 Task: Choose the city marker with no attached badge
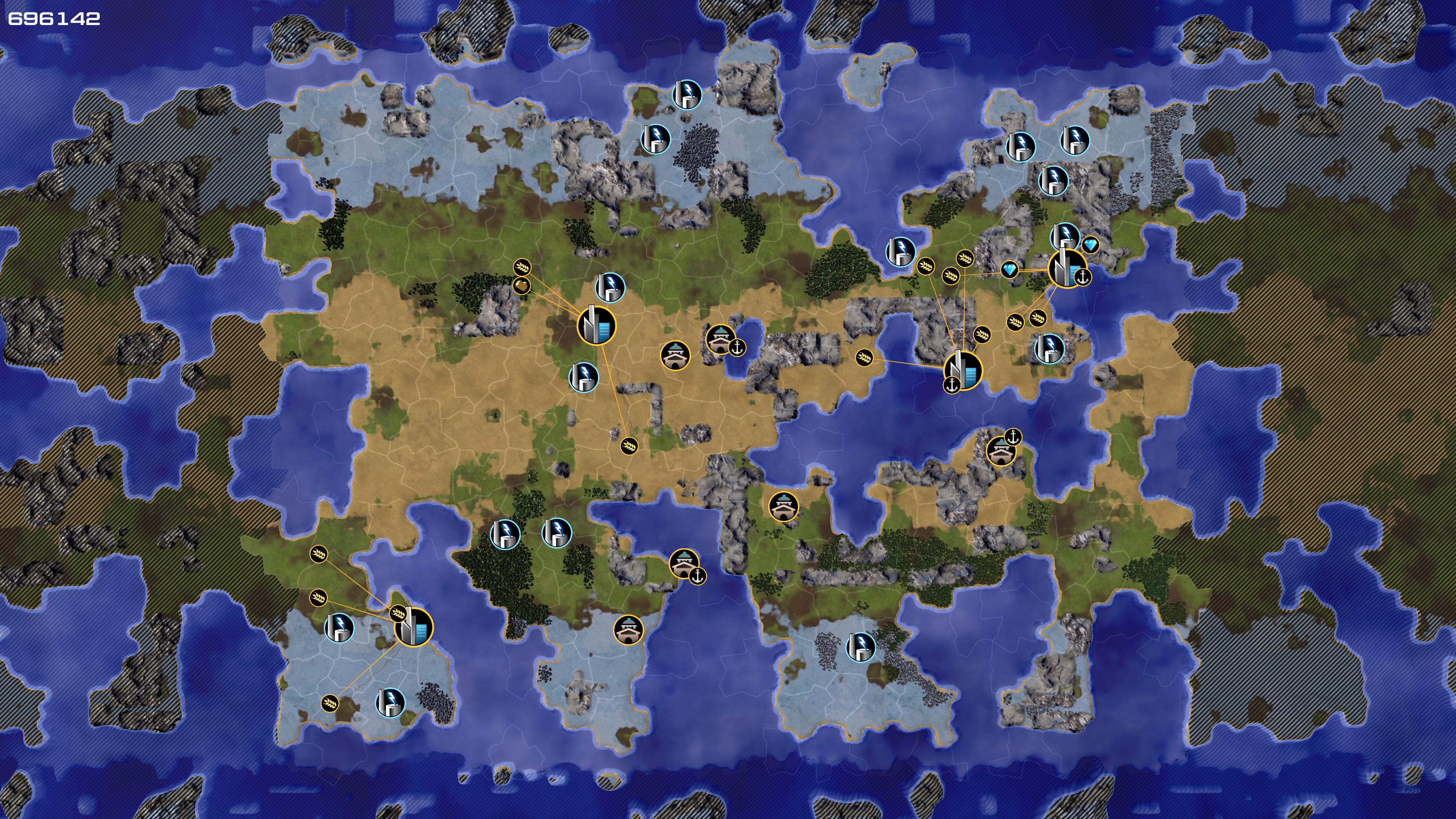(596, 326)
